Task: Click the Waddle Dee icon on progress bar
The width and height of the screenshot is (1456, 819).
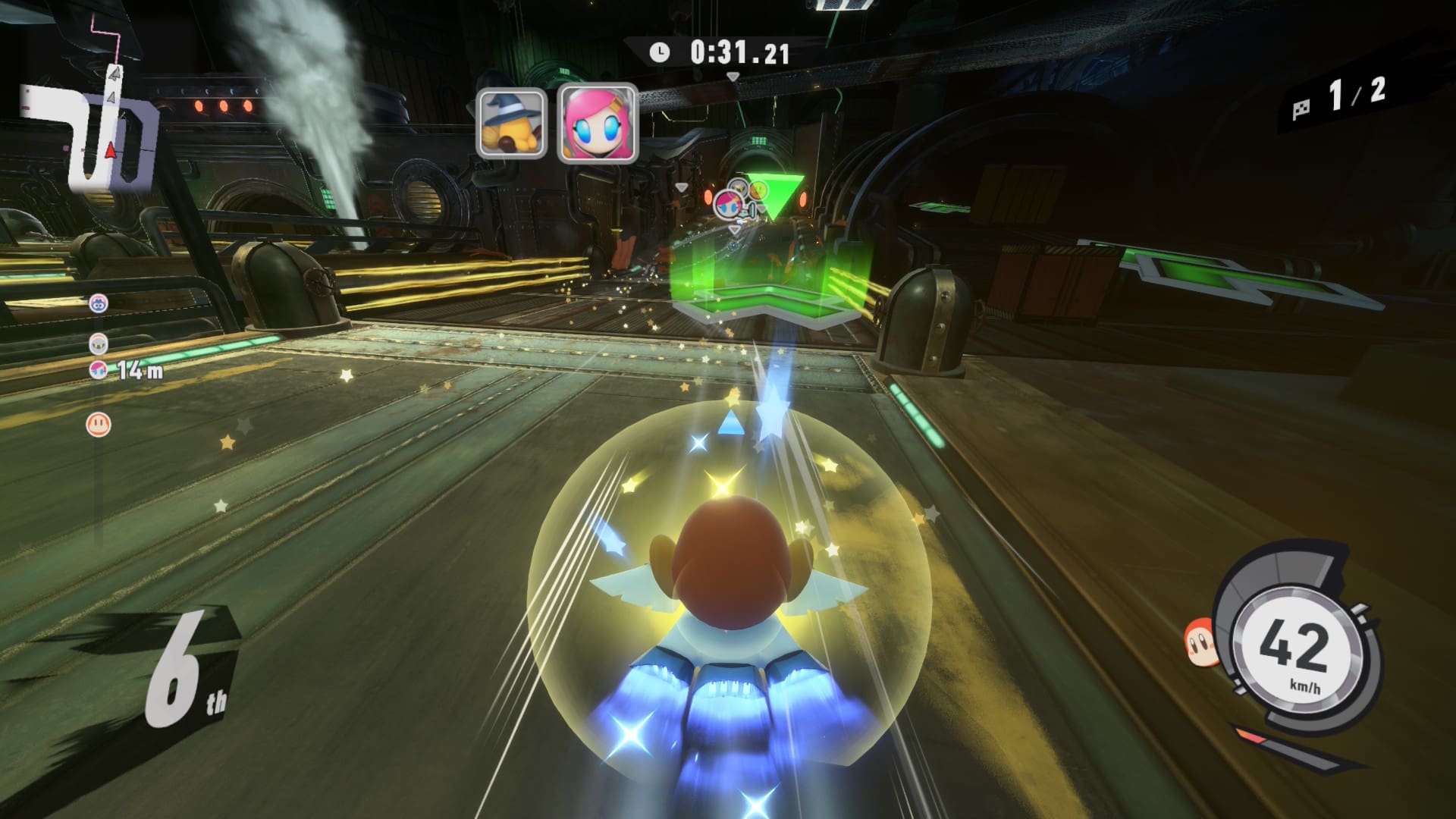Action: [x=99, y=424]
